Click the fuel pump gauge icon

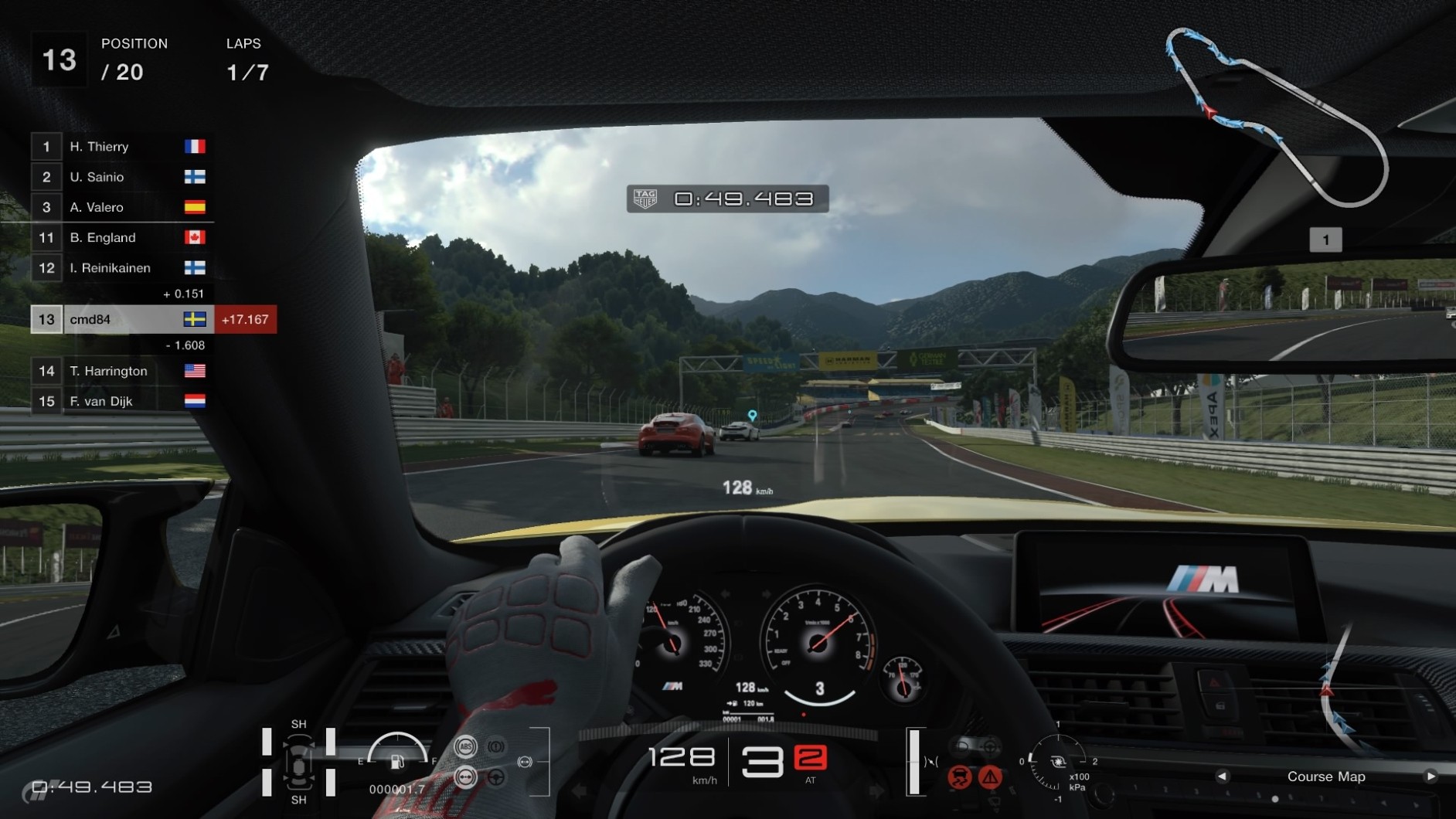tap(397, 762)
